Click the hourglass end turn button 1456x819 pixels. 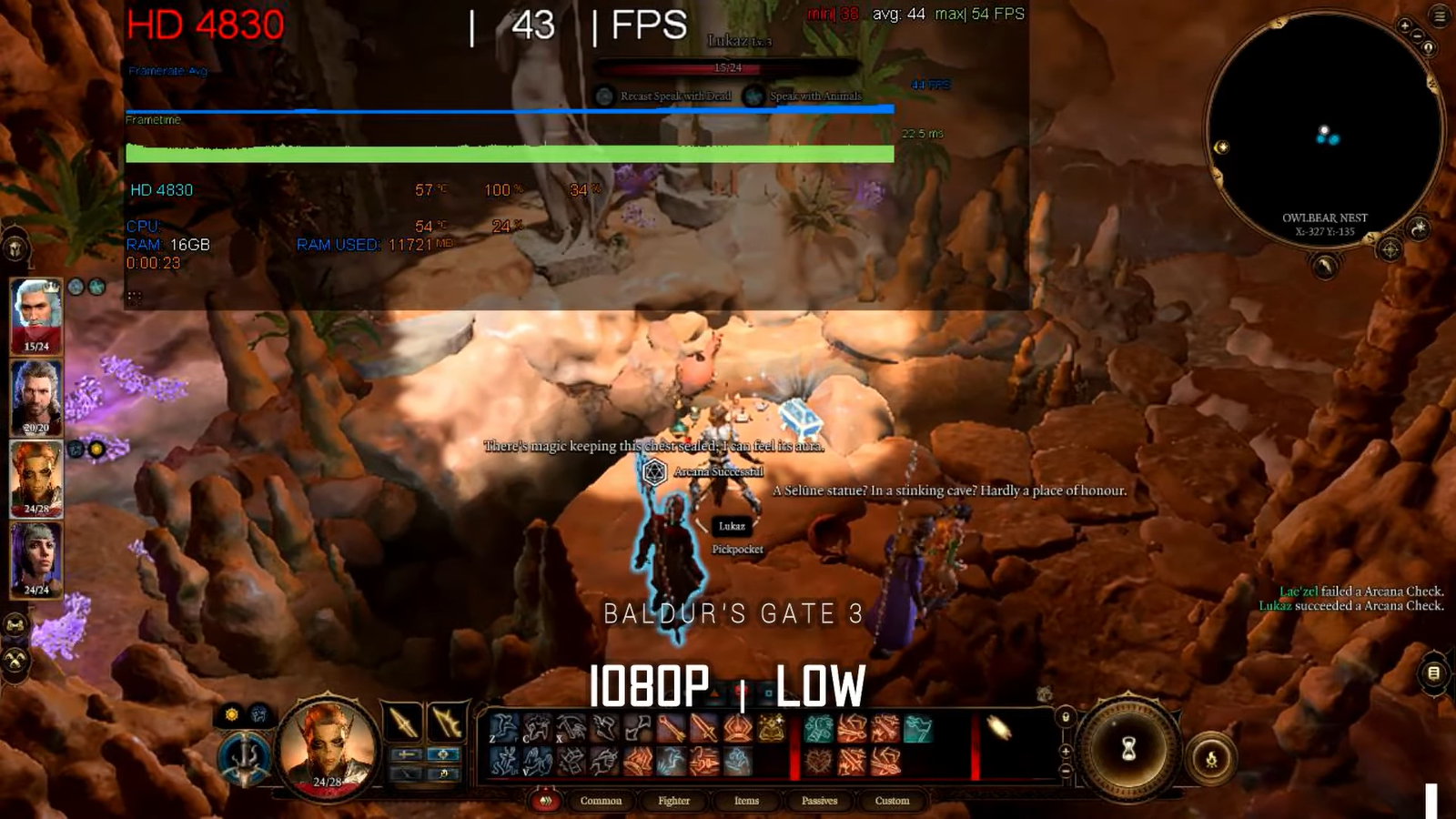(1128, 749)
